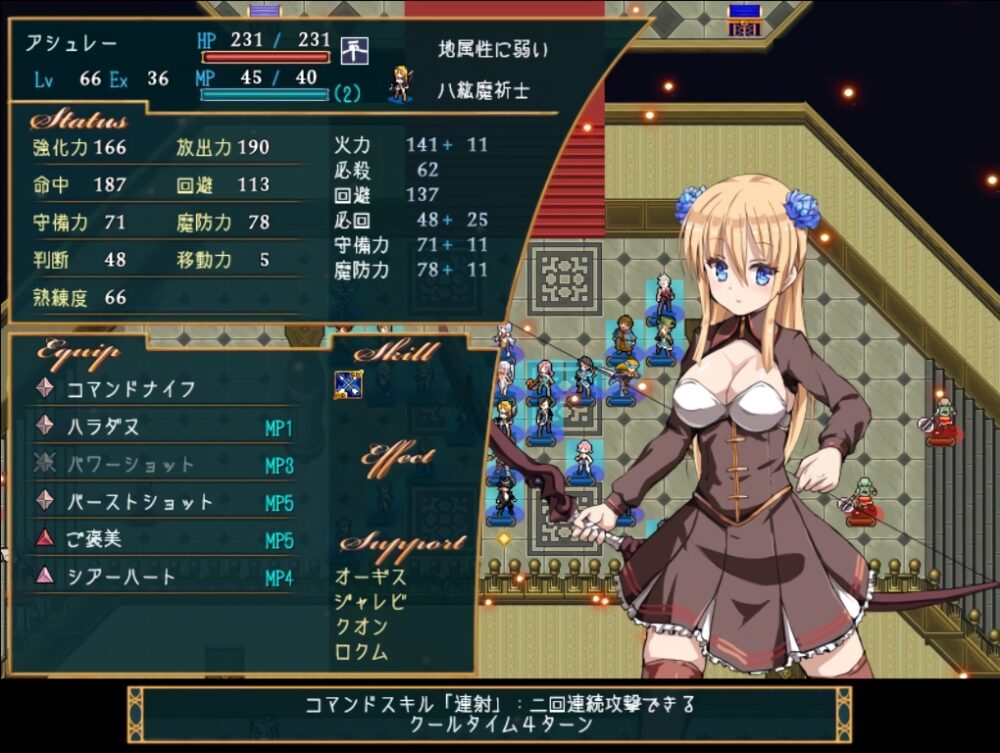The image size is (1000, 753).
Task: Select support character クオン
Action: click(x=361, y=627)
